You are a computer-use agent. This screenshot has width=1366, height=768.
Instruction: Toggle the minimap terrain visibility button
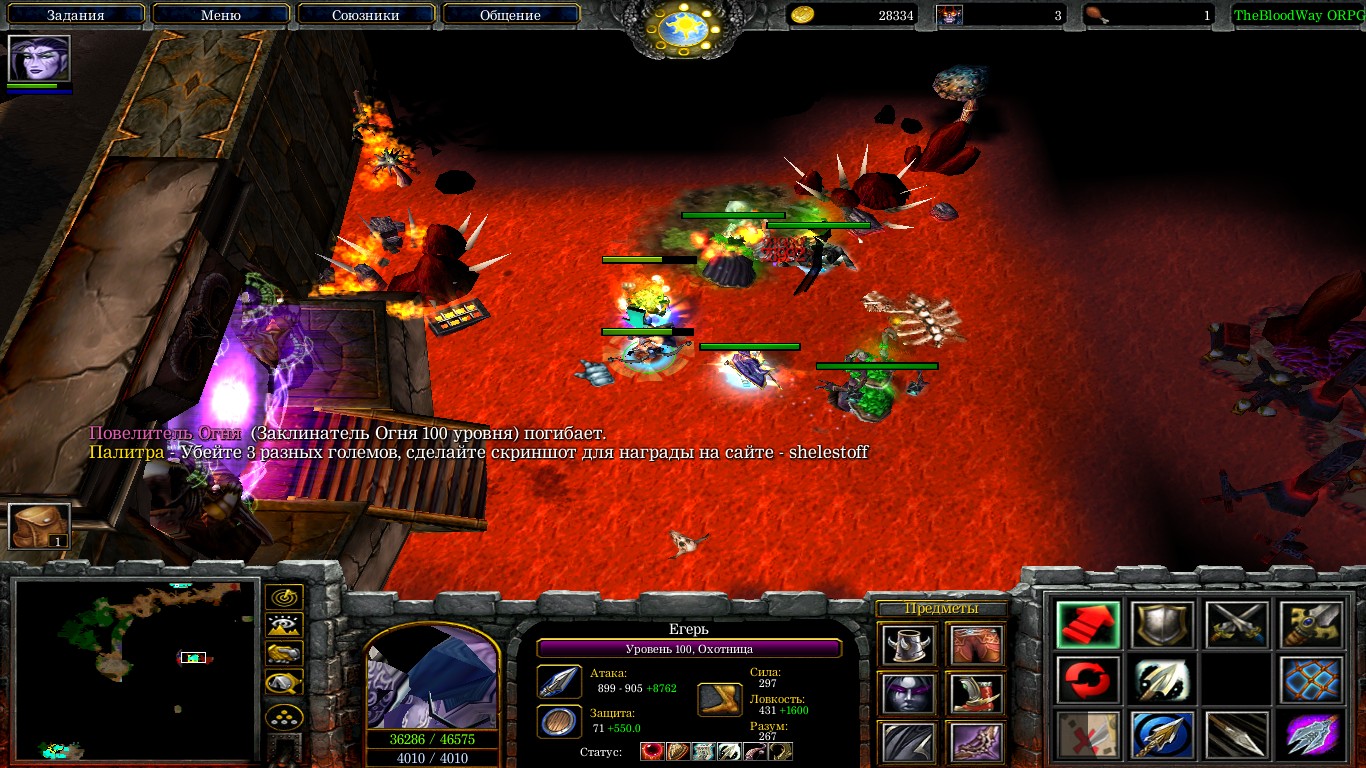click(x=284, y=626)
